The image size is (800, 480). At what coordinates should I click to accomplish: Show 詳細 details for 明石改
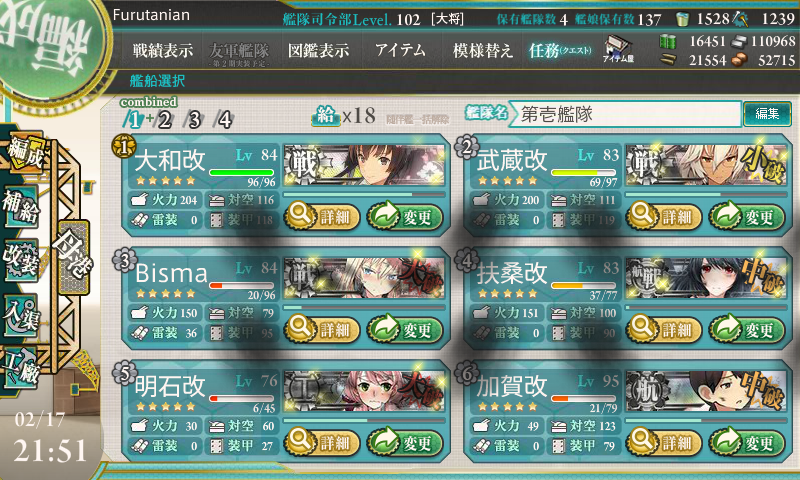318,442
